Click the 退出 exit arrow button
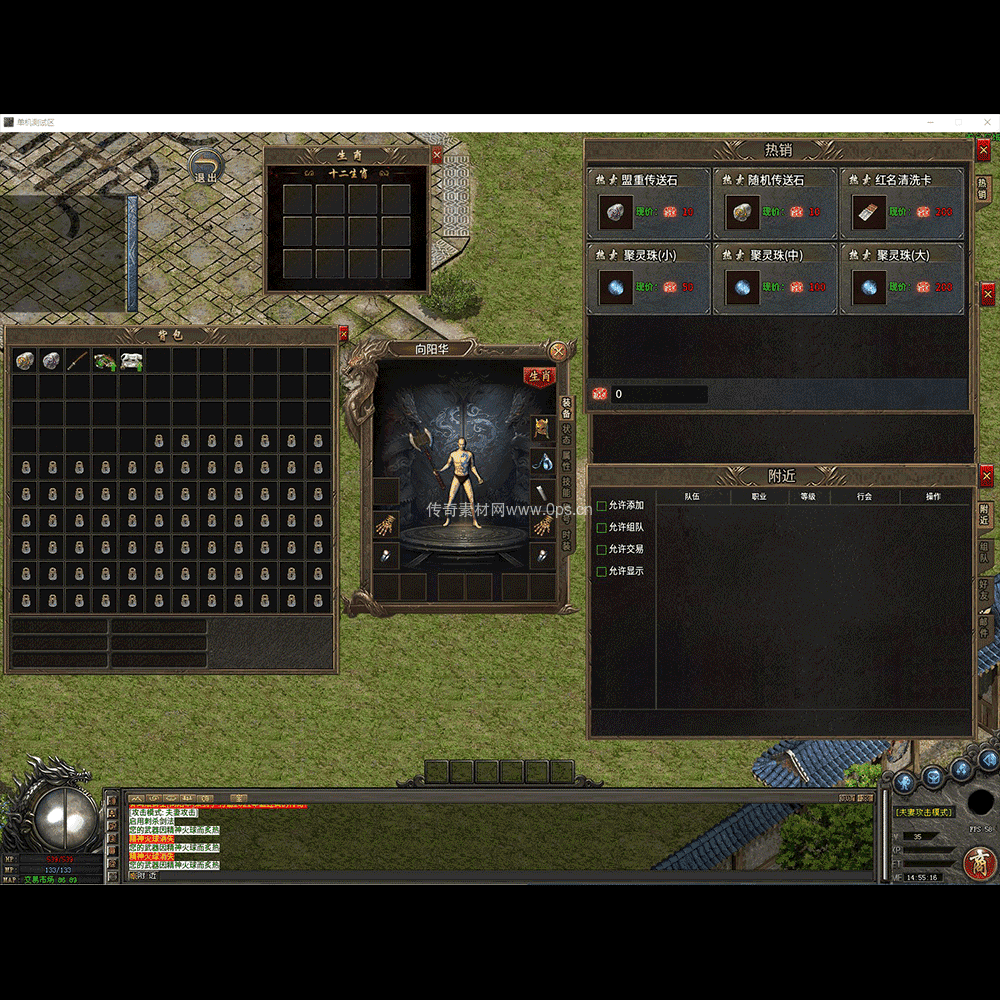 click(x=206, y=167)
